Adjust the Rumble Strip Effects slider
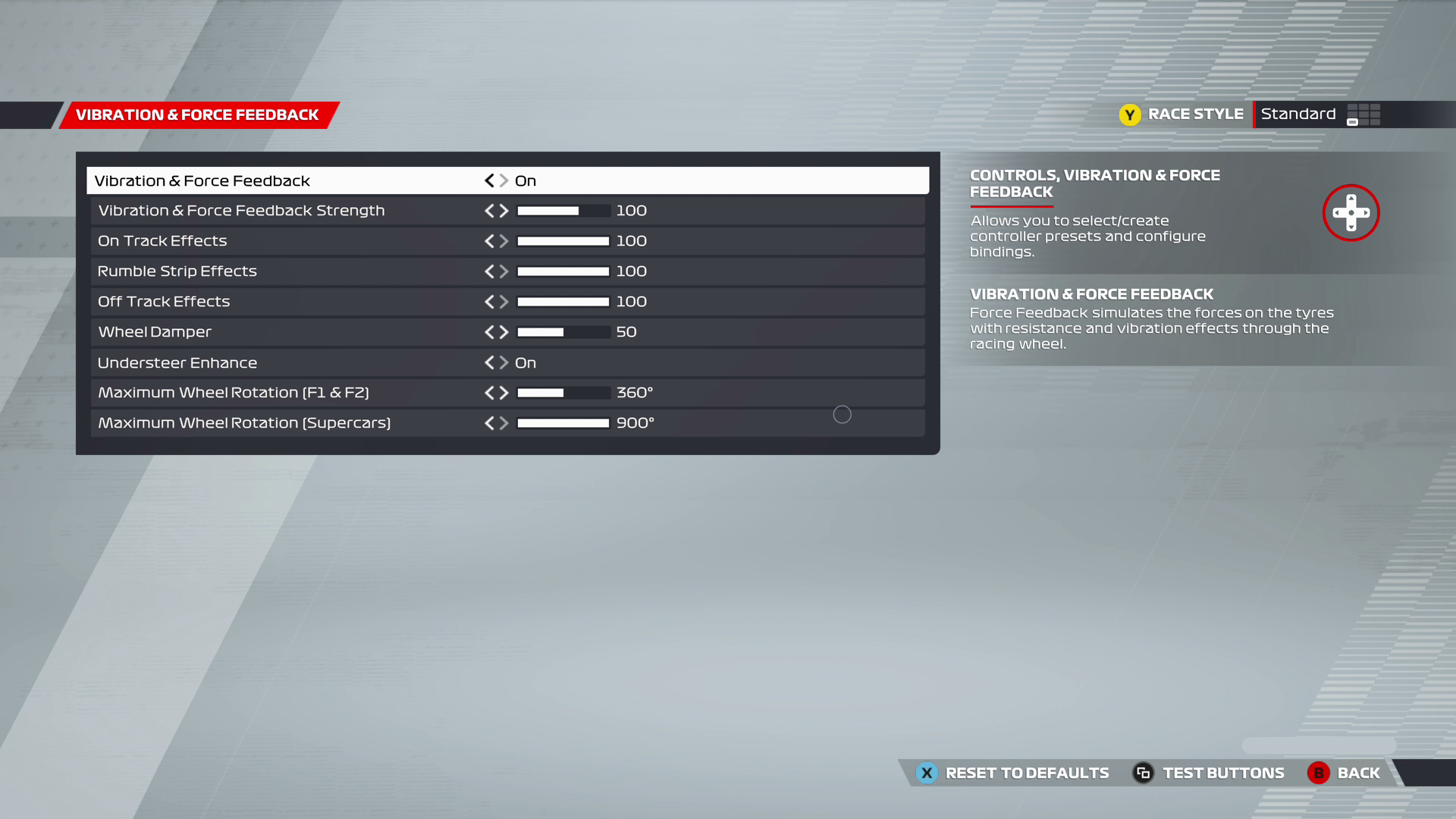1456x819 pixels. click(x=563, y=271)
